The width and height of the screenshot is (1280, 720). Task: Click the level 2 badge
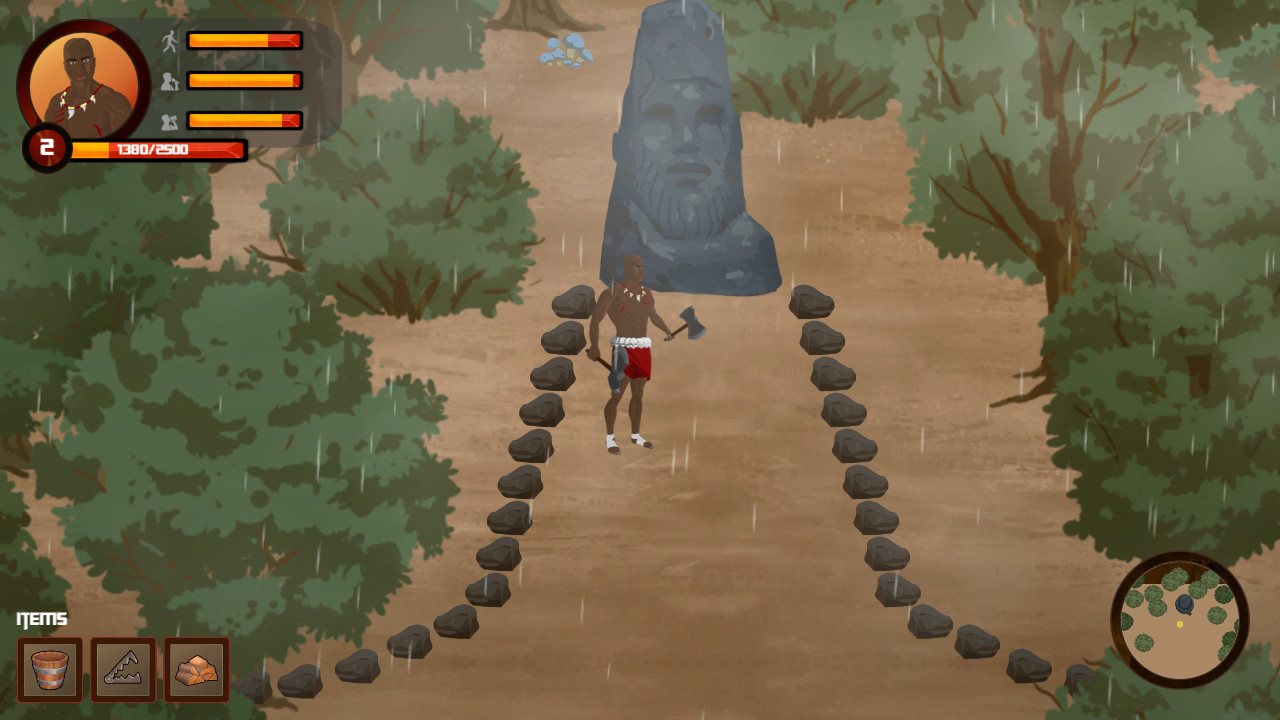(x=44, y=148)
